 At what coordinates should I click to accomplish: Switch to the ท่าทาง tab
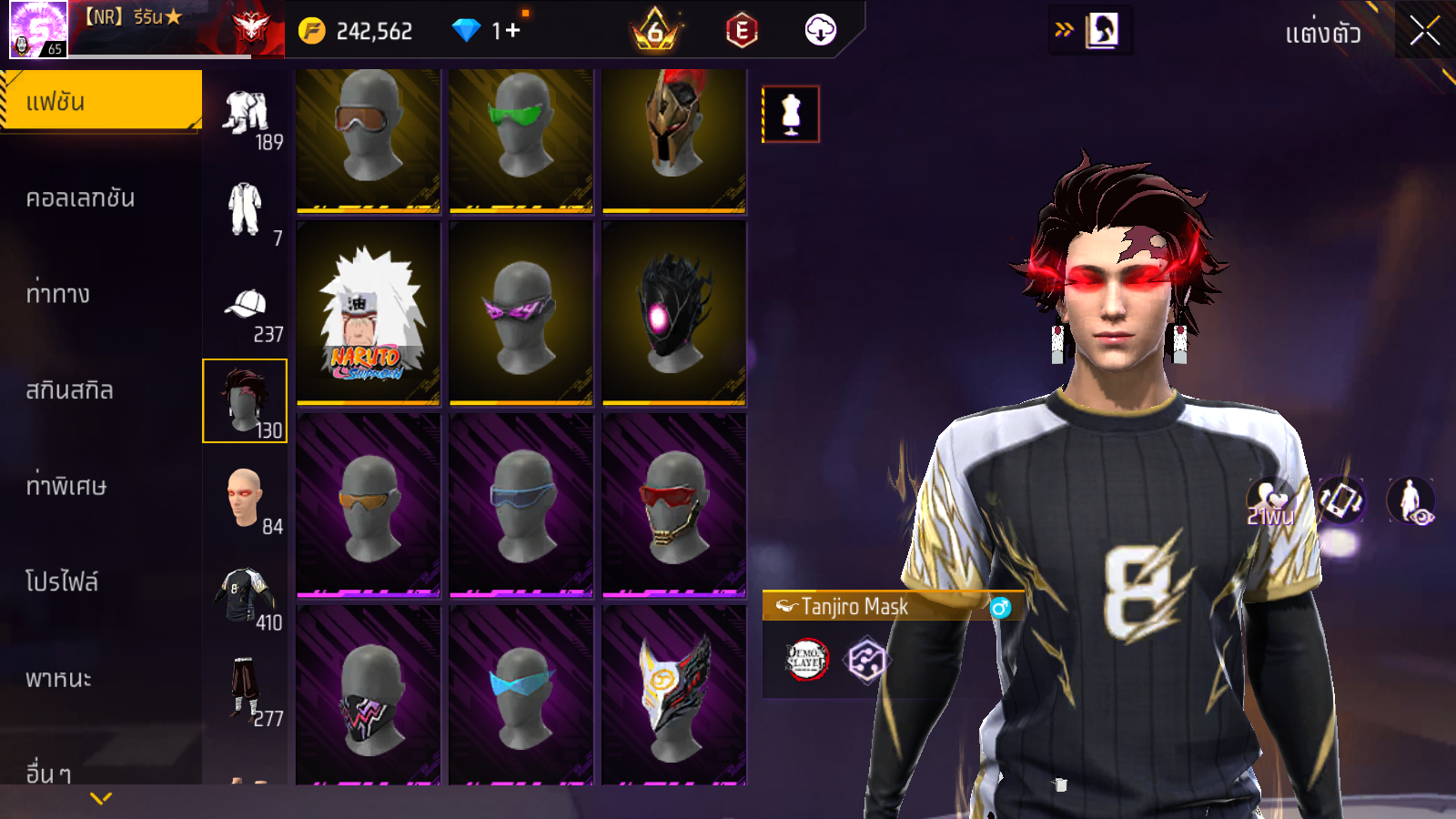pyautogui.click(x=58, y=294)
